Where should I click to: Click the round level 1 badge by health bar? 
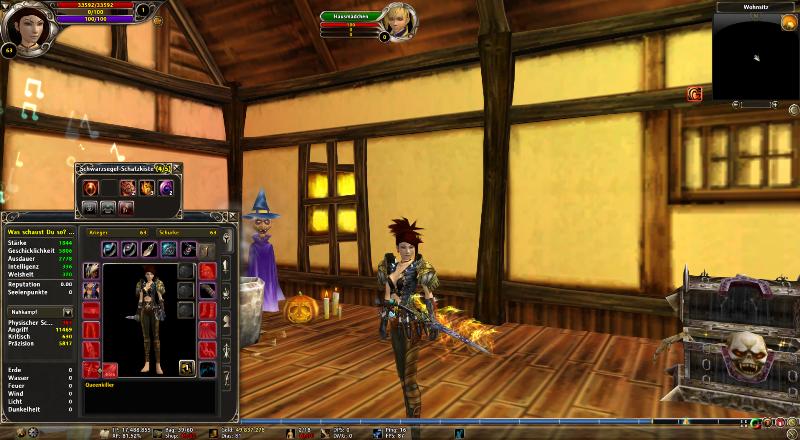(142, 11)
